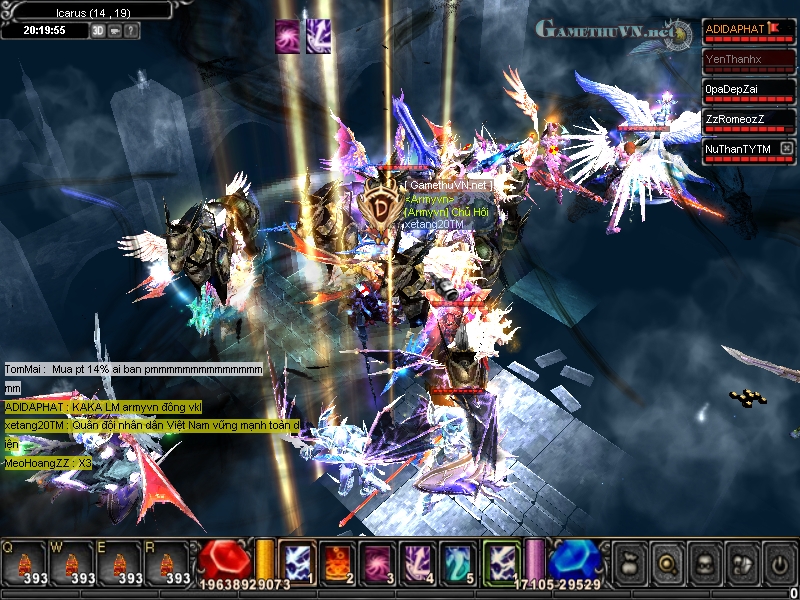Image resolution: width=800 pixels, height=600 pixels.
Task: Open the currently selected skill box
Action: tap(500, 560)
